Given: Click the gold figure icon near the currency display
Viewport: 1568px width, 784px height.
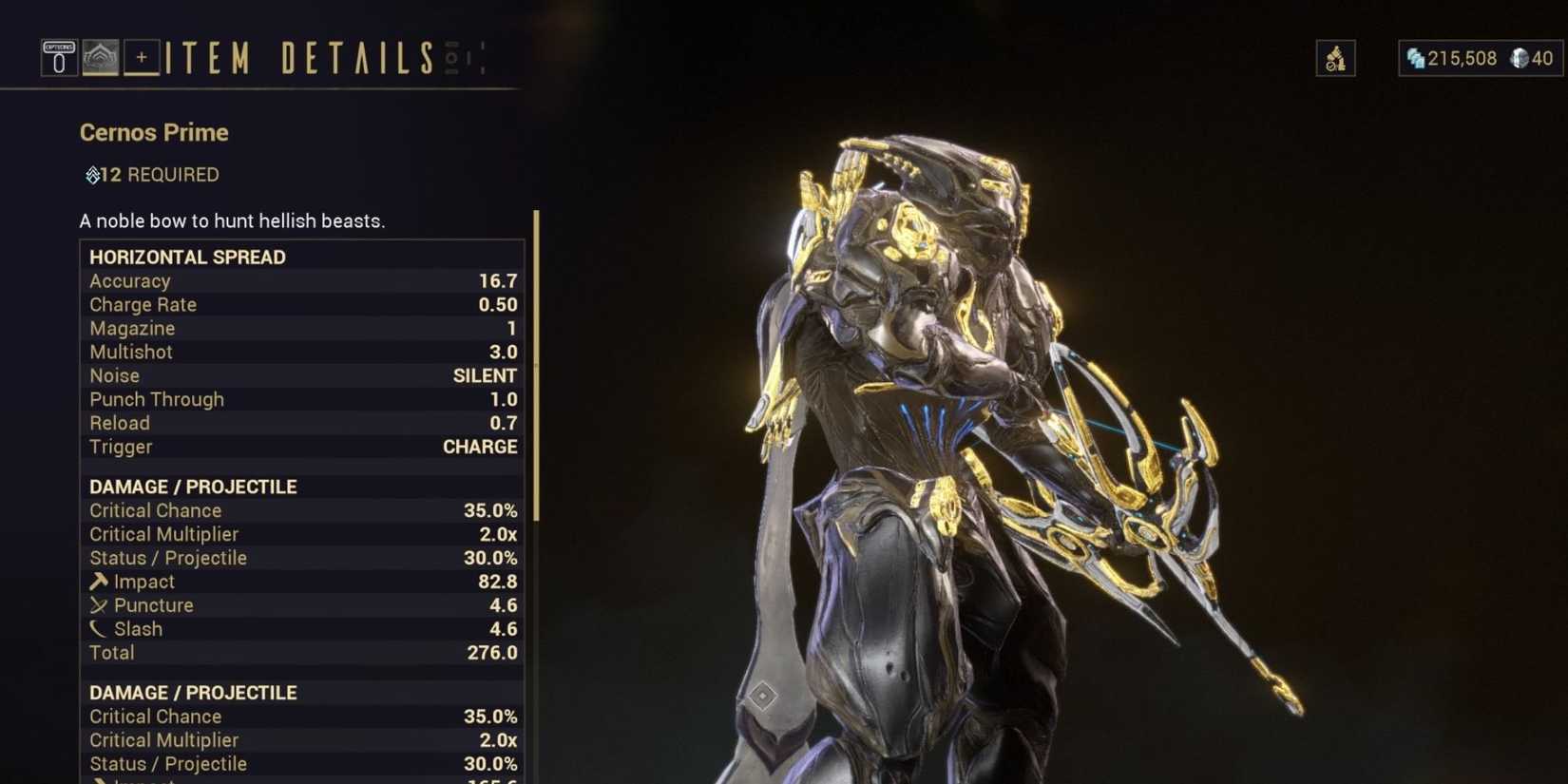Looking at the screenshot, I should [1335, 59].
